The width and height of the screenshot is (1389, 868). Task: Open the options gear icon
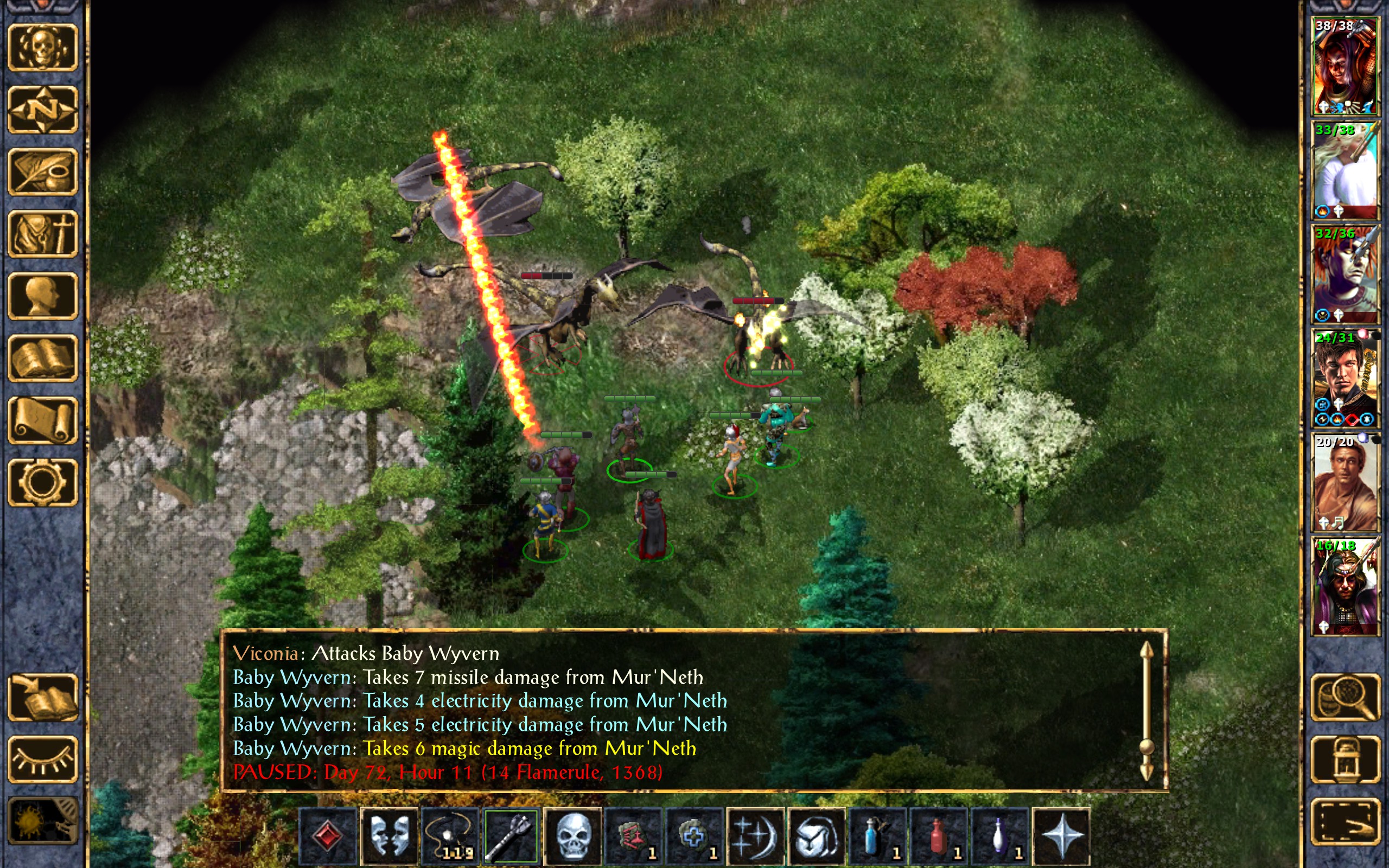click(42, 482)
